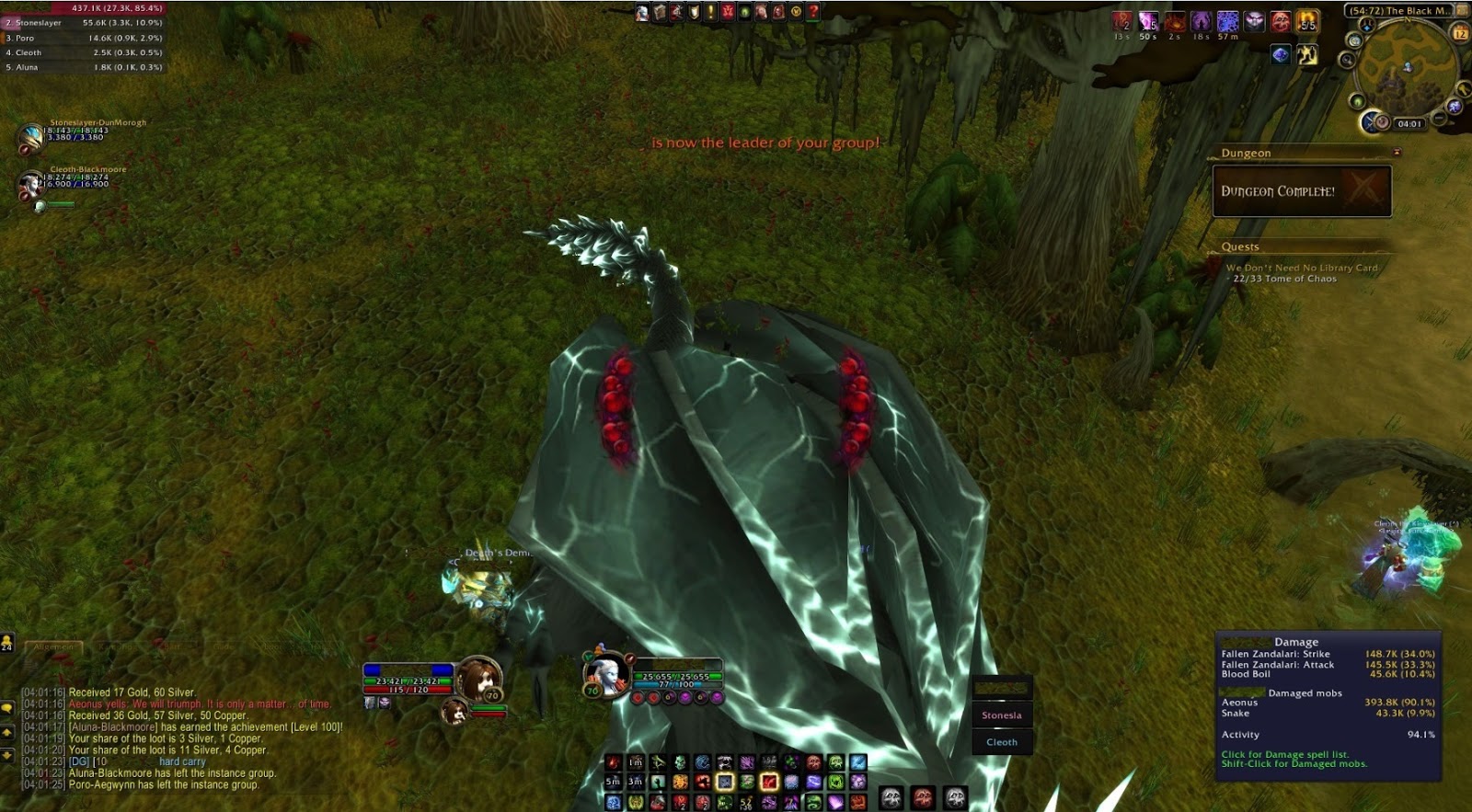Click the purple 57m cooldown buff icon

click(x=1227, y=23)
